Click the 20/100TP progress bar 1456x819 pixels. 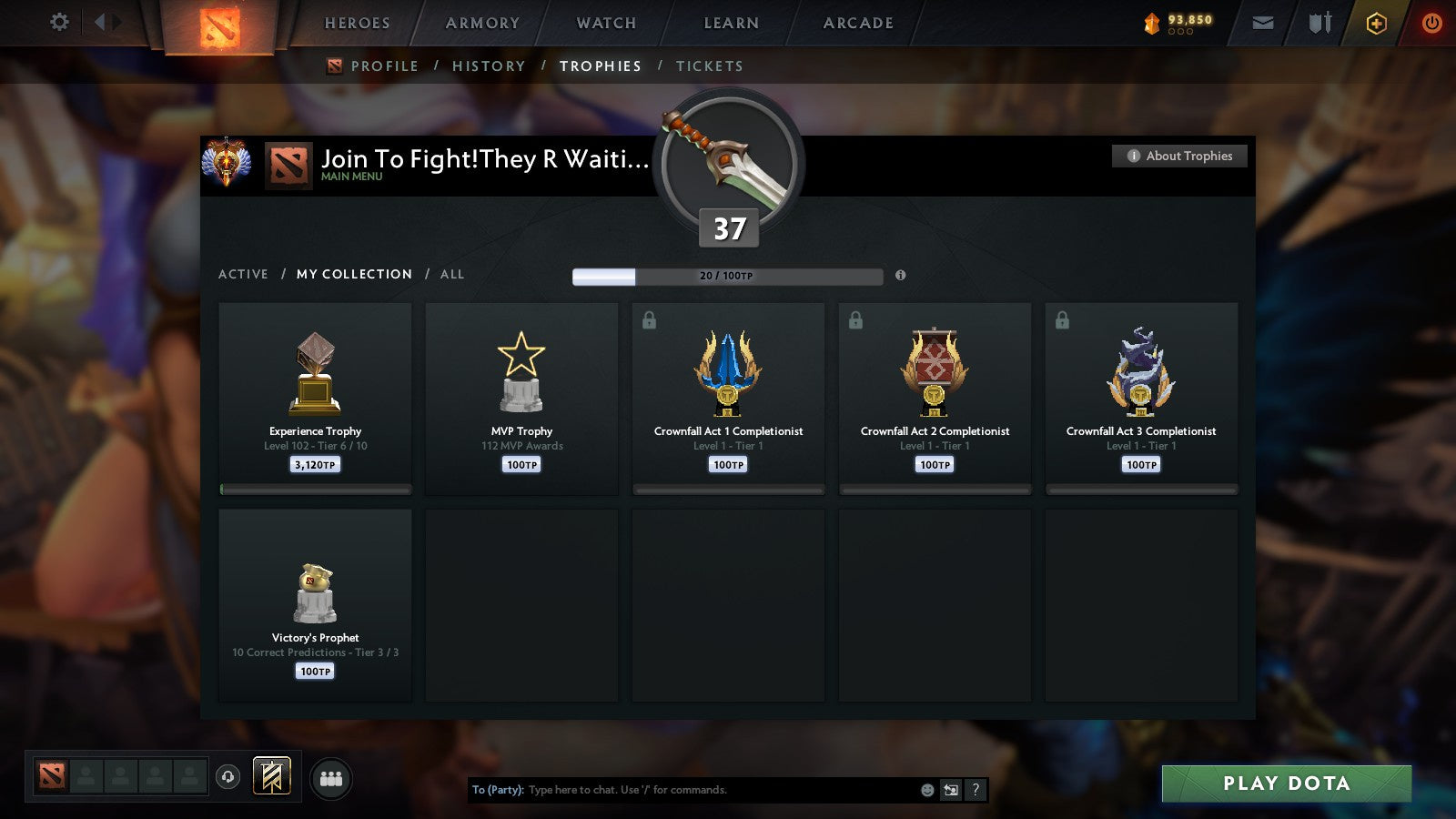(x=728, y=275)
